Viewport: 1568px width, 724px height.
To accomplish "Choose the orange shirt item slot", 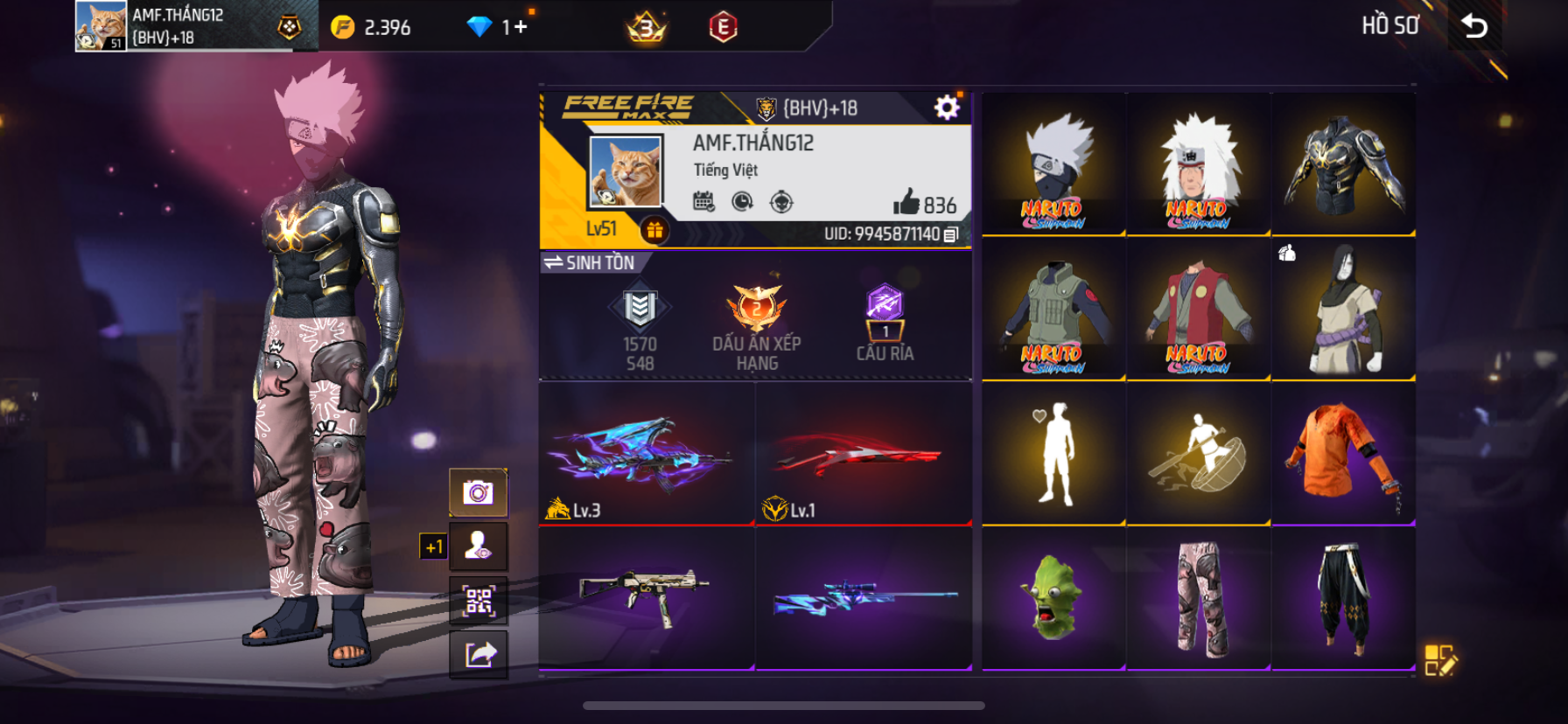I will click(x=1343, y=453).
